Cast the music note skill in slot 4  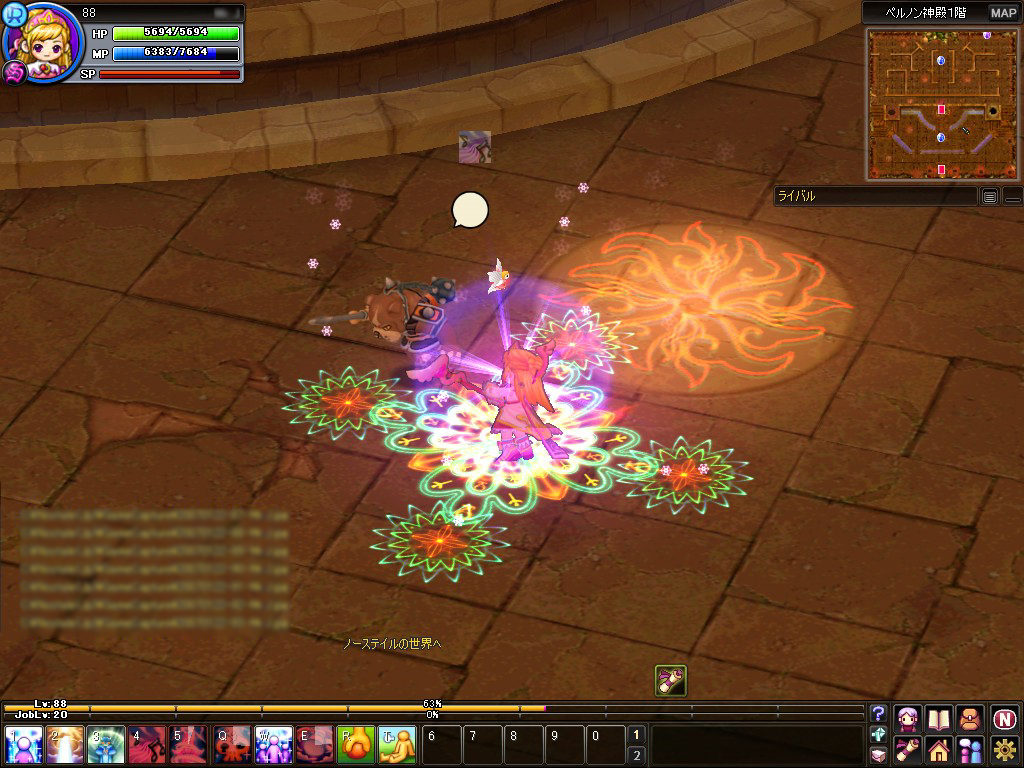tap(147, 745)
